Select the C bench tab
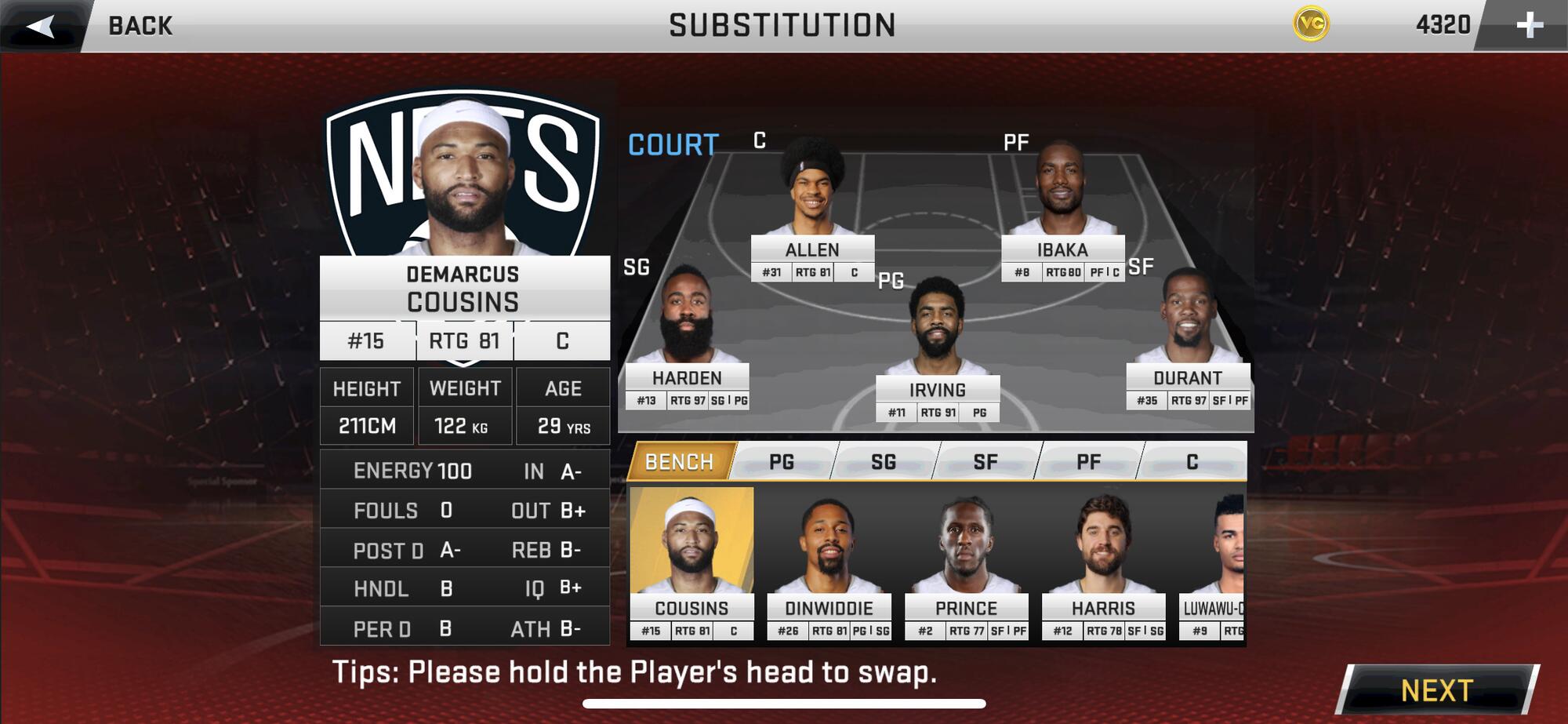Image resolution: width=1568 pixels, height=724 pixels. (1192, 461)
